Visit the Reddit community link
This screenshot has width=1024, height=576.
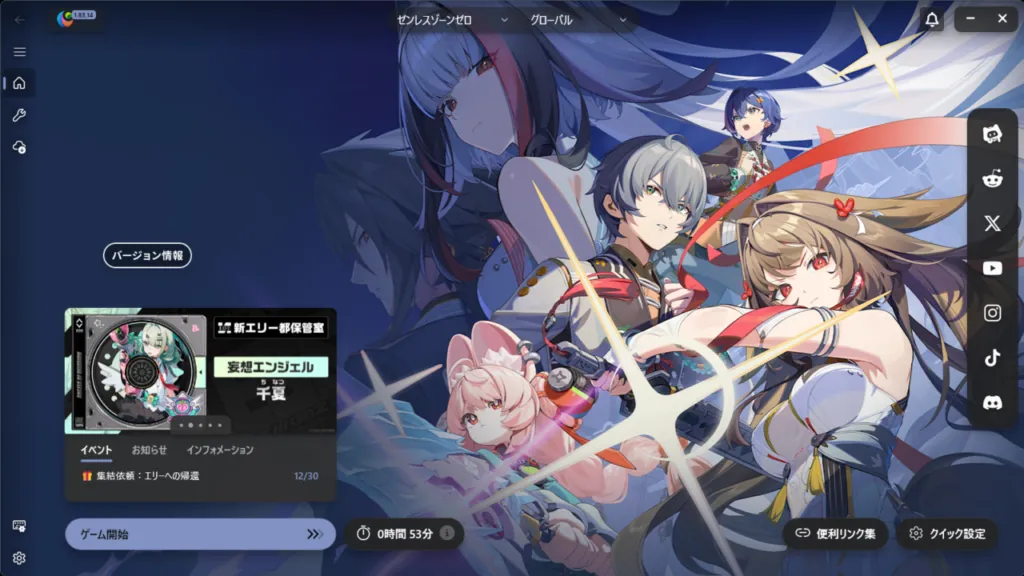click(x=992, y=179)
